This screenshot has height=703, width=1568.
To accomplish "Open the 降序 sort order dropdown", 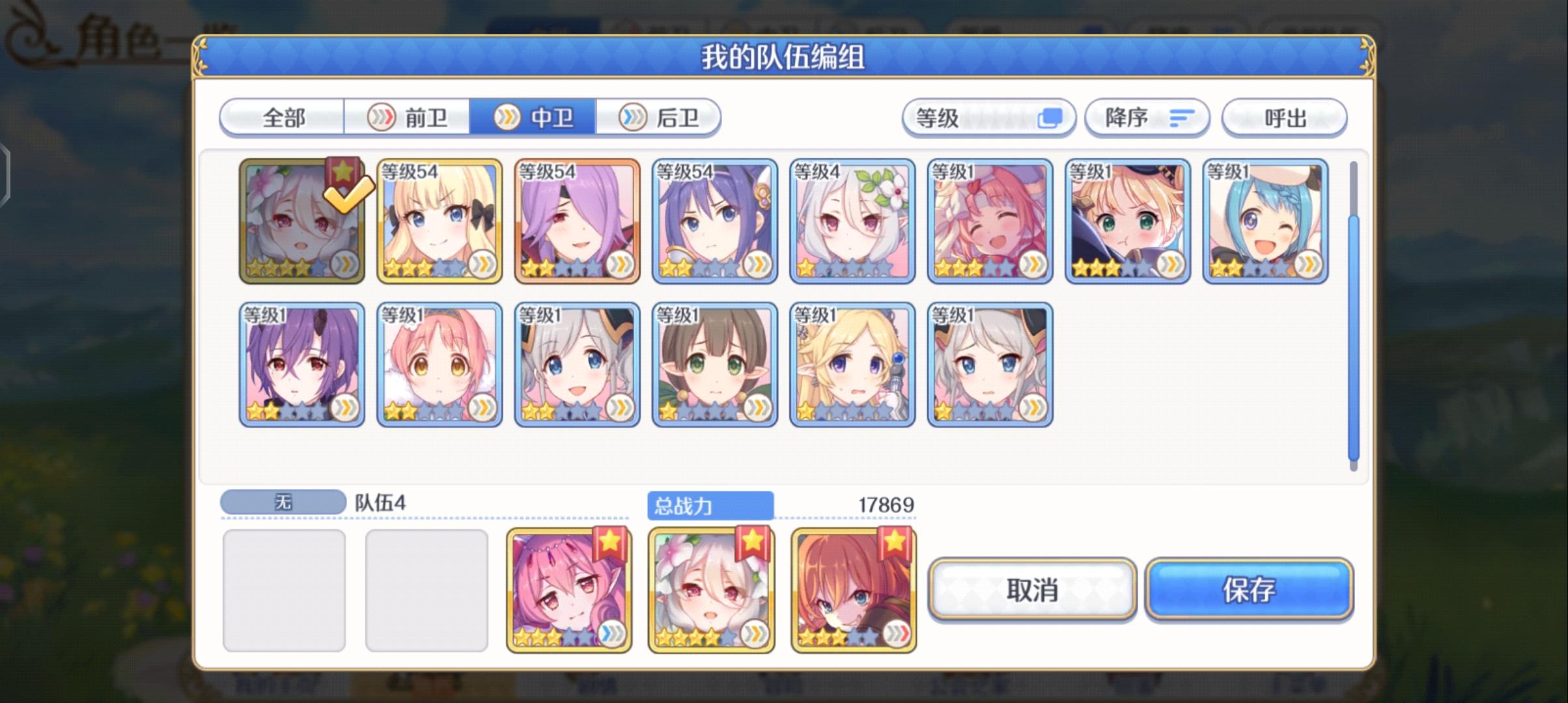I will point(1133,117).
